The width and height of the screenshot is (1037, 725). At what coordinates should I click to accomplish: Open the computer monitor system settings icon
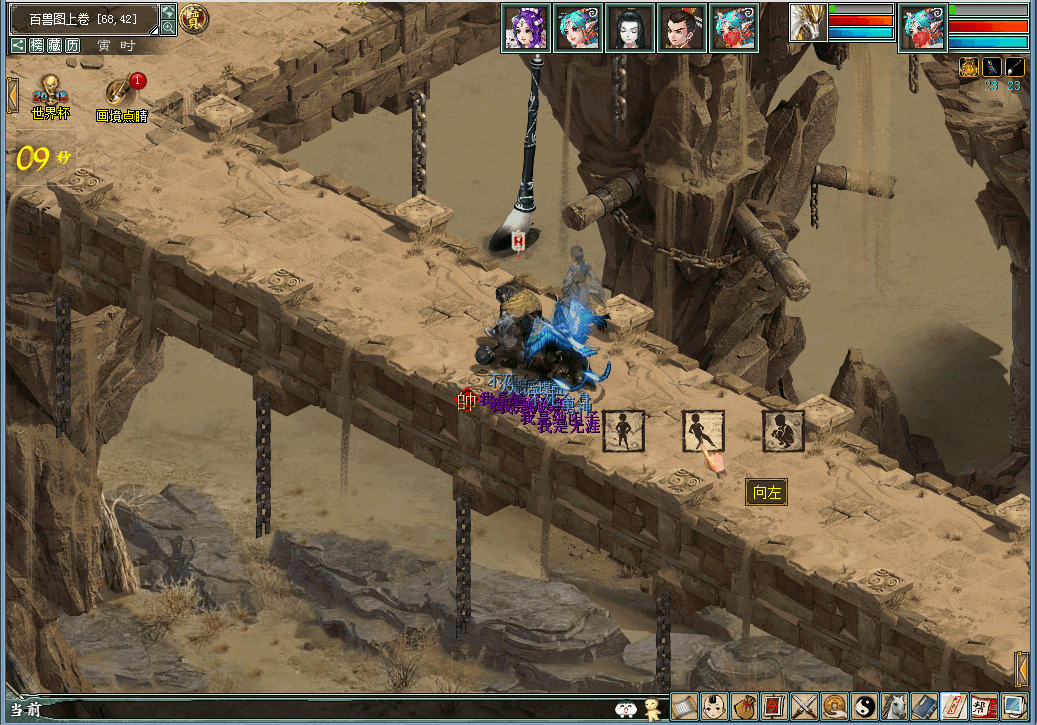[1016, 707]
